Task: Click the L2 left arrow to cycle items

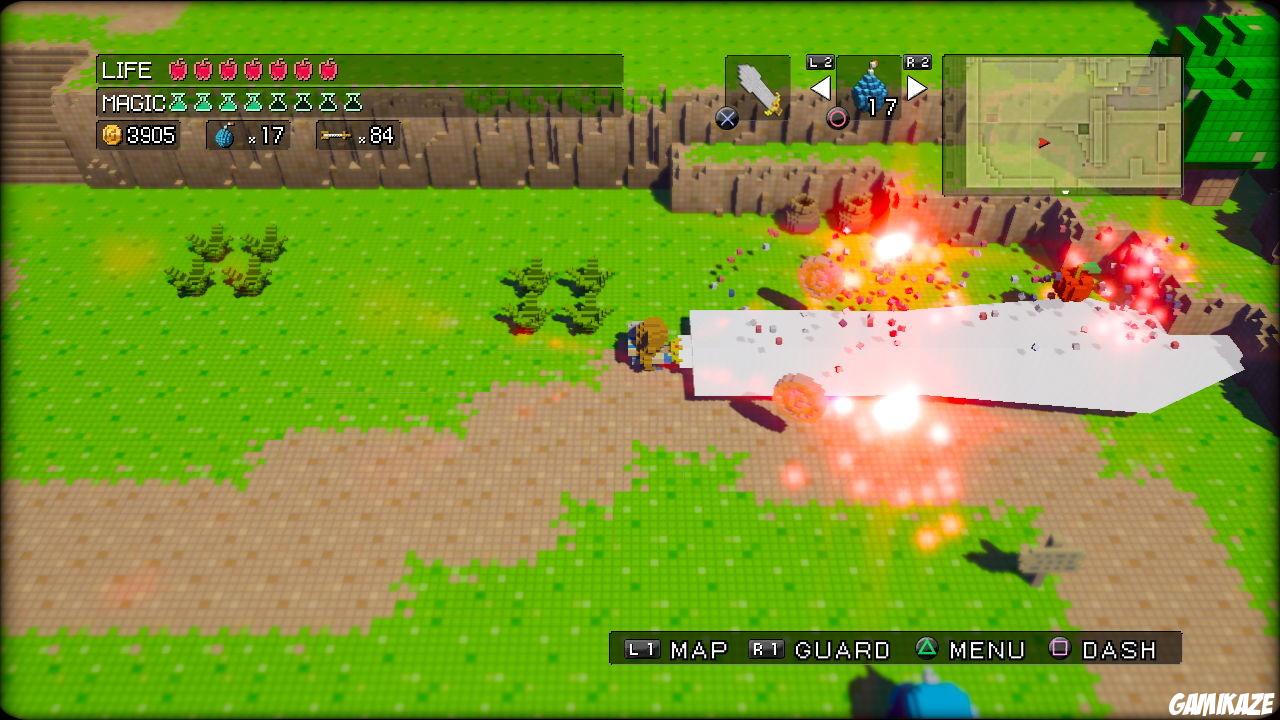Action: 821,87
